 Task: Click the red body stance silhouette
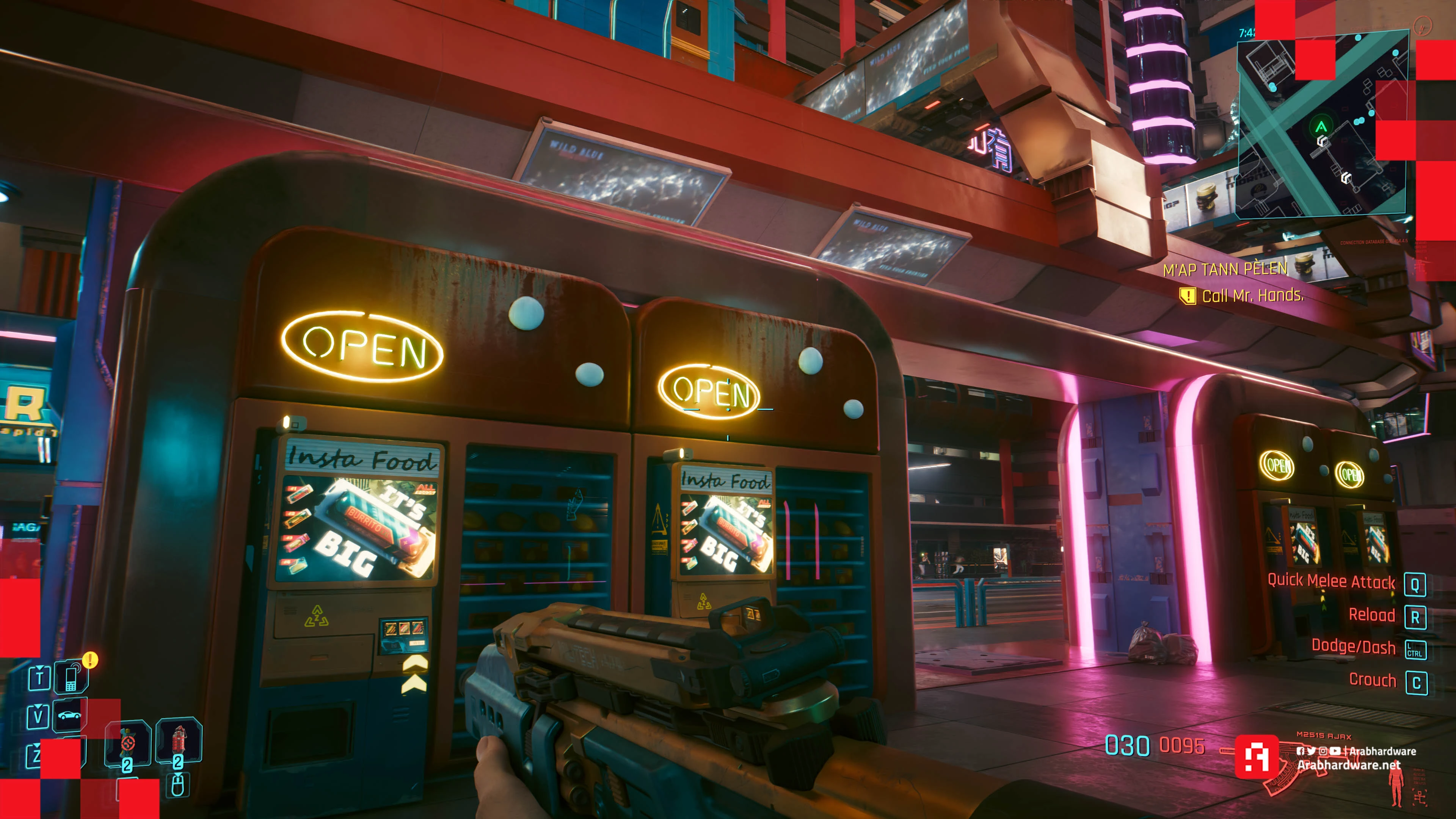click(1396, 788)
